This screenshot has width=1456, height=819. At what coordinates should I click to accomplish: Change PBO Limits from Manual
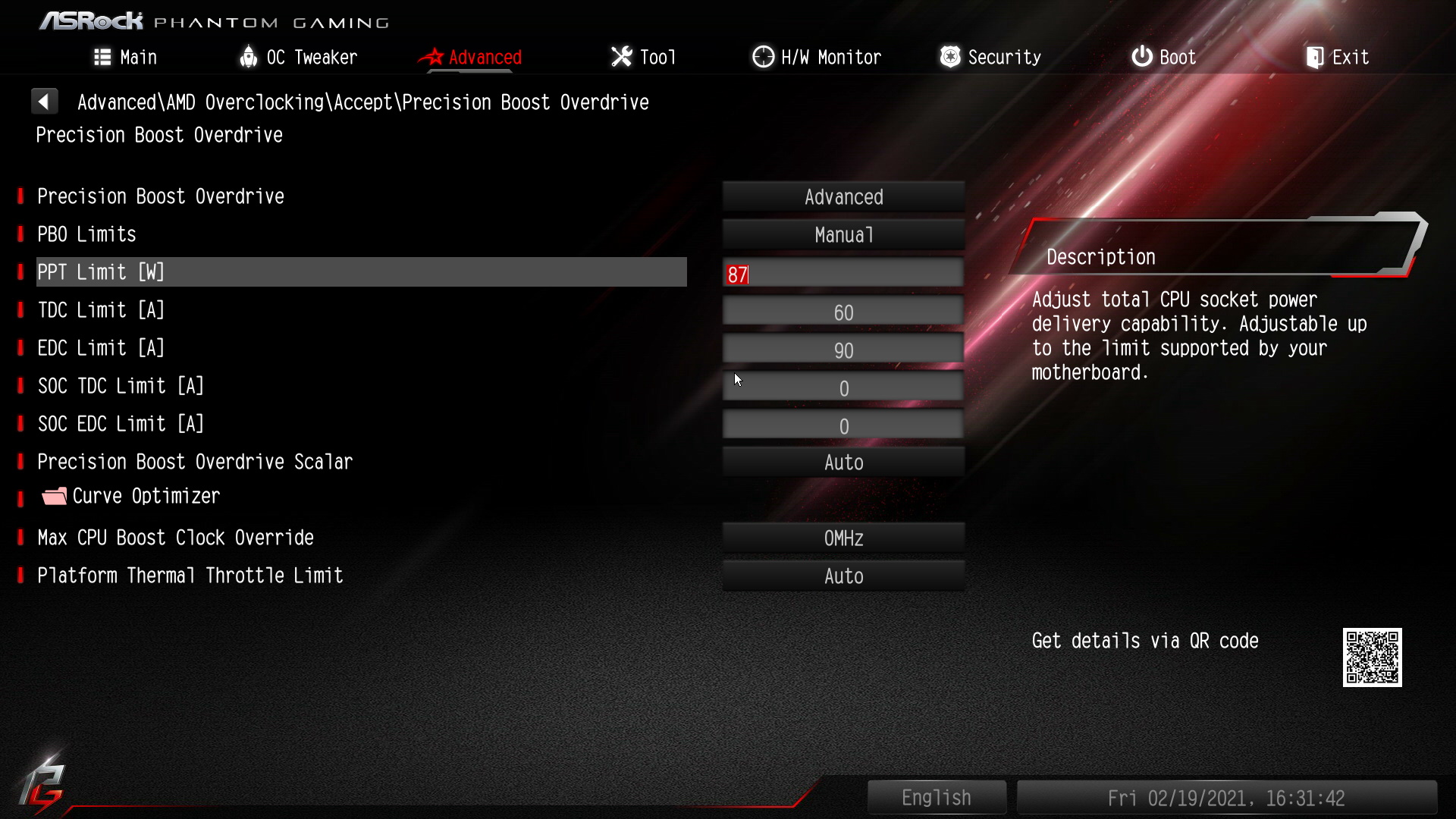(x=843, y=235)
